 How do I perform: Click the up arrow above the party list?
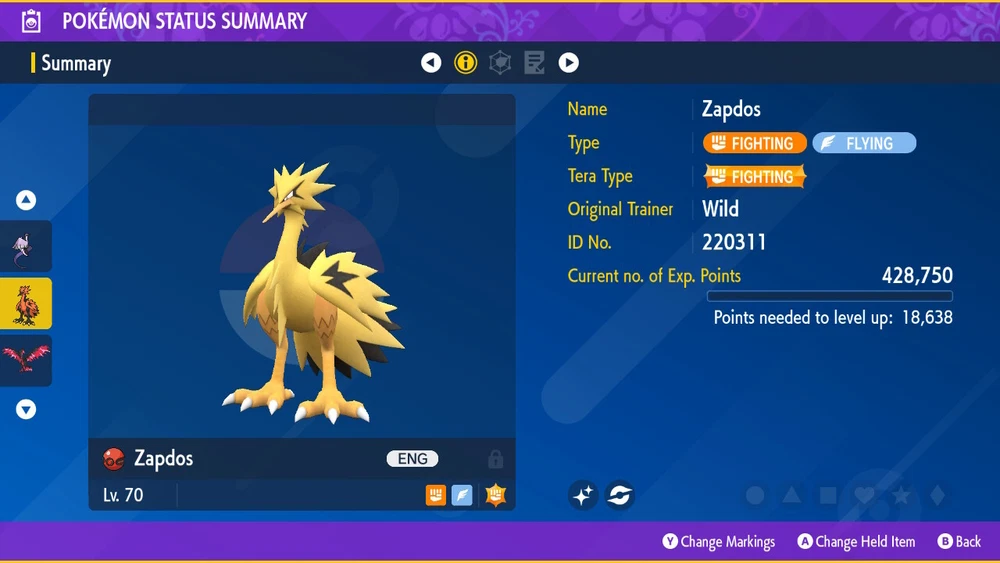point(26,201)
